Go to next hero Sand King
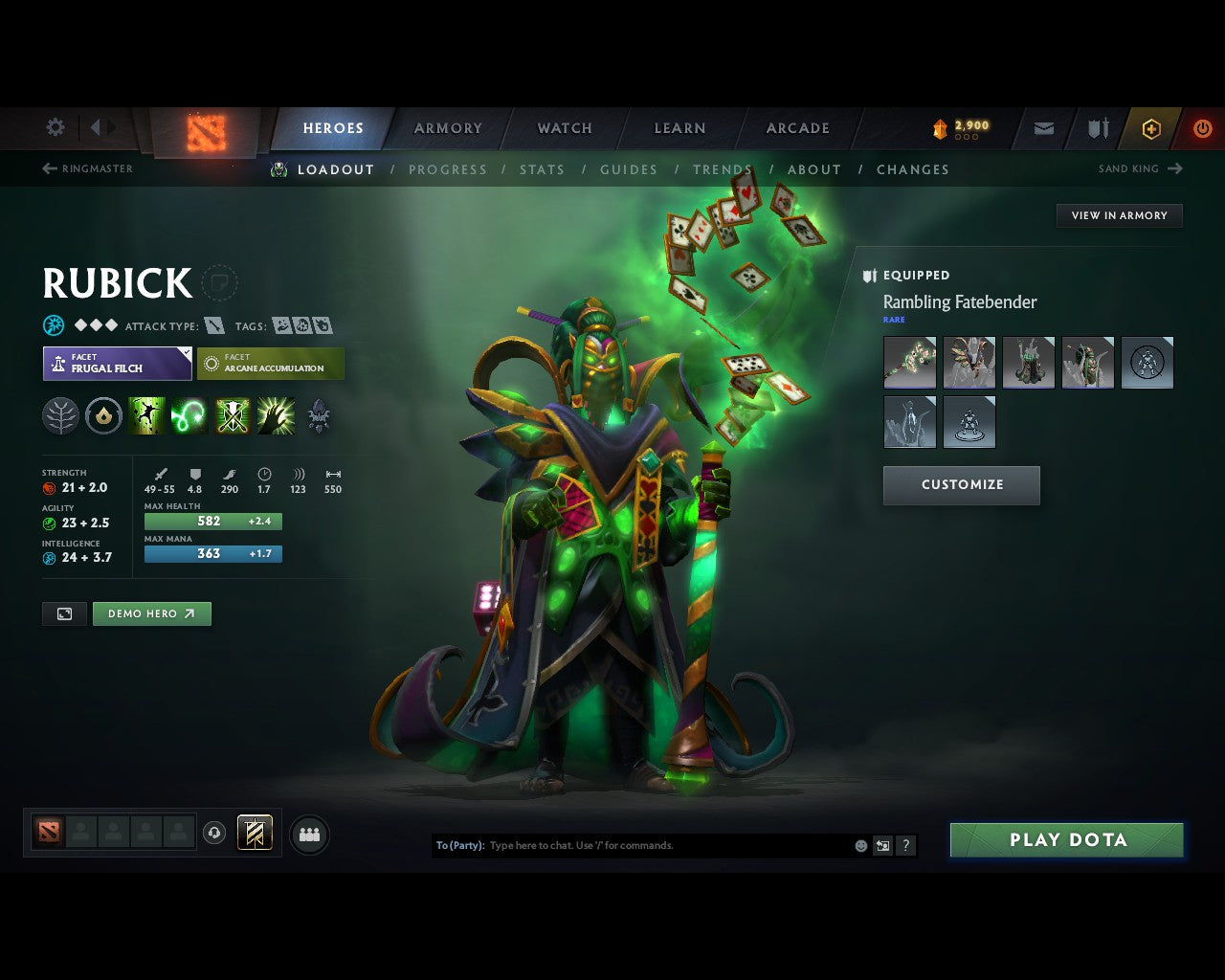1225x980 pixels. pos(1140,168)
